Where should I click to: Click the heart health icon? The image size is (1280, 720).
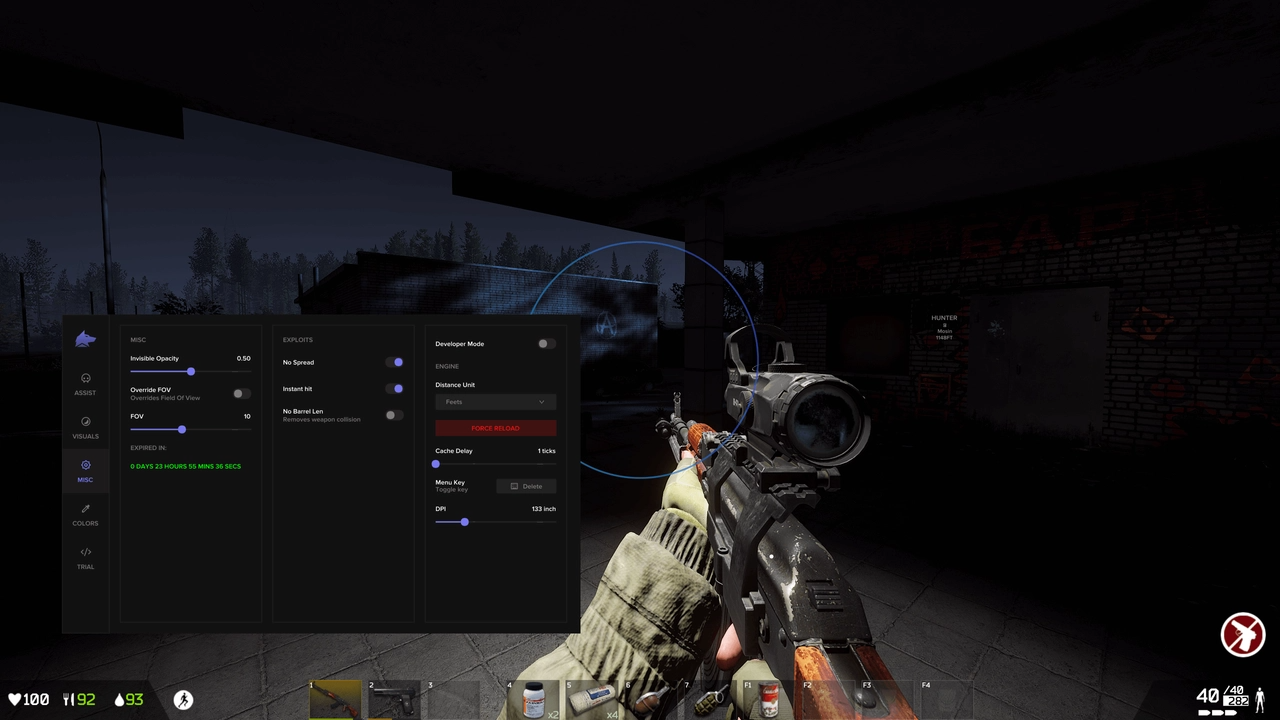pos(14,699)
